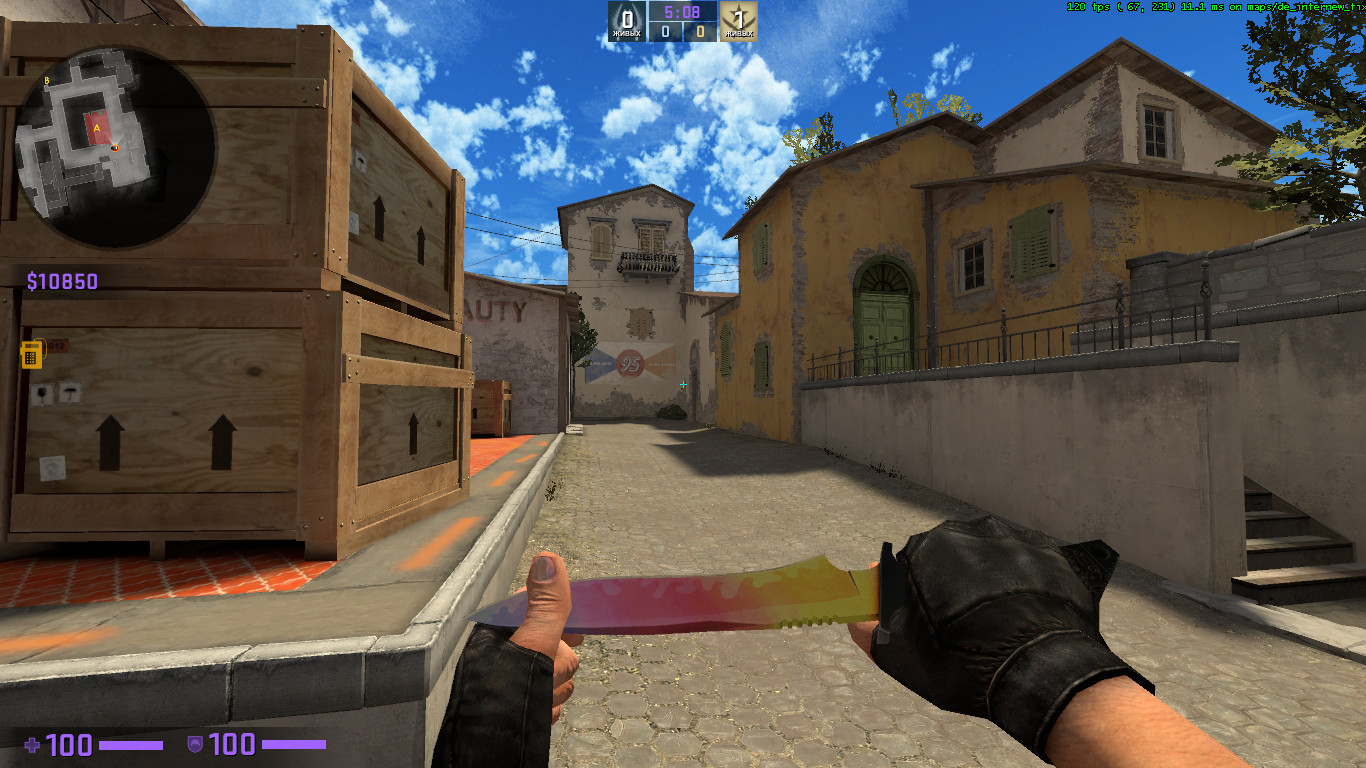Viewport: 1366px width, 768px height.
Task: Click the живых label under the CT icon
Action: 627,32
